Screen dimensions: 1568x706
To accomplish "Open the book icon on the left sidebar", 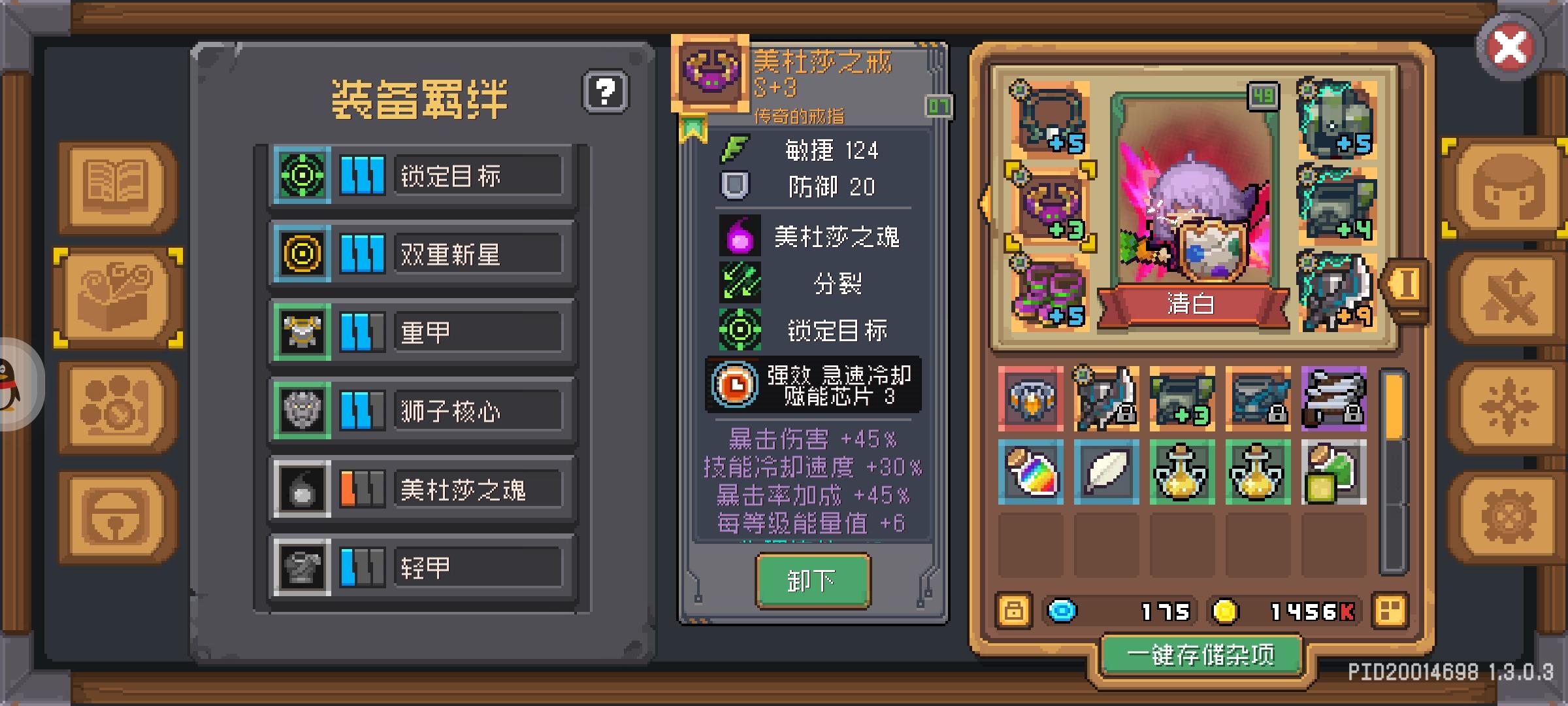I will click(x=114, y=188).
